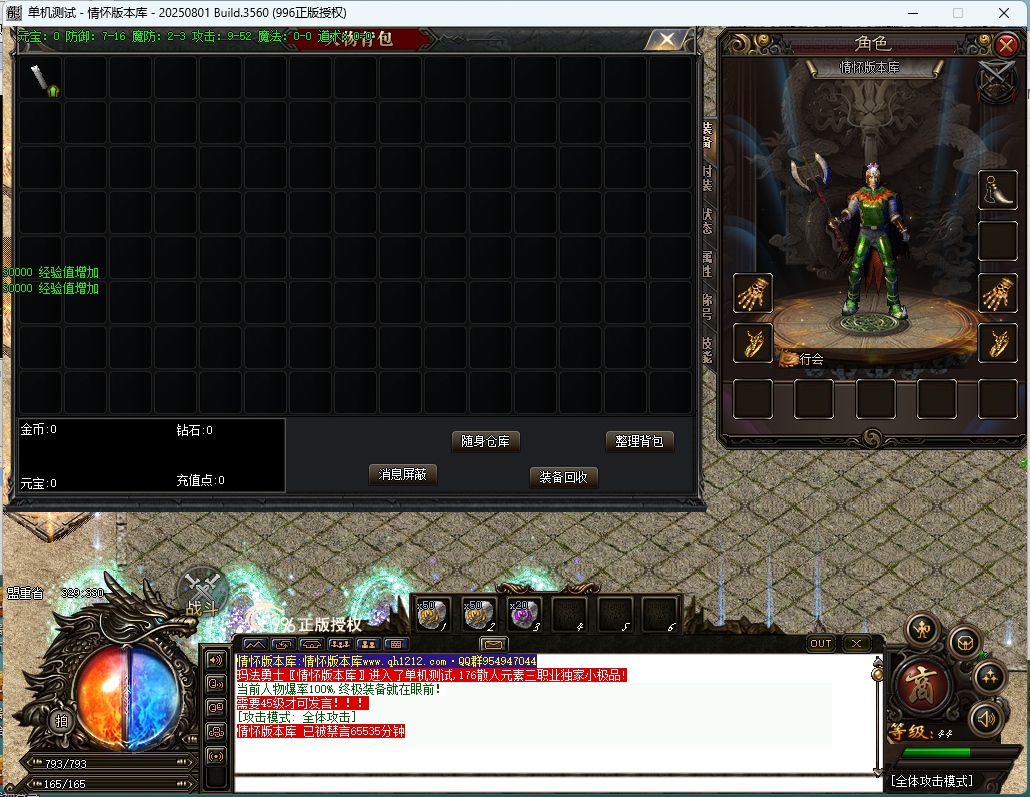The height and width of the screenshot is (797, 1030).
Task: Click the 整理背包 sort bag button
Action: click(639, 441)
